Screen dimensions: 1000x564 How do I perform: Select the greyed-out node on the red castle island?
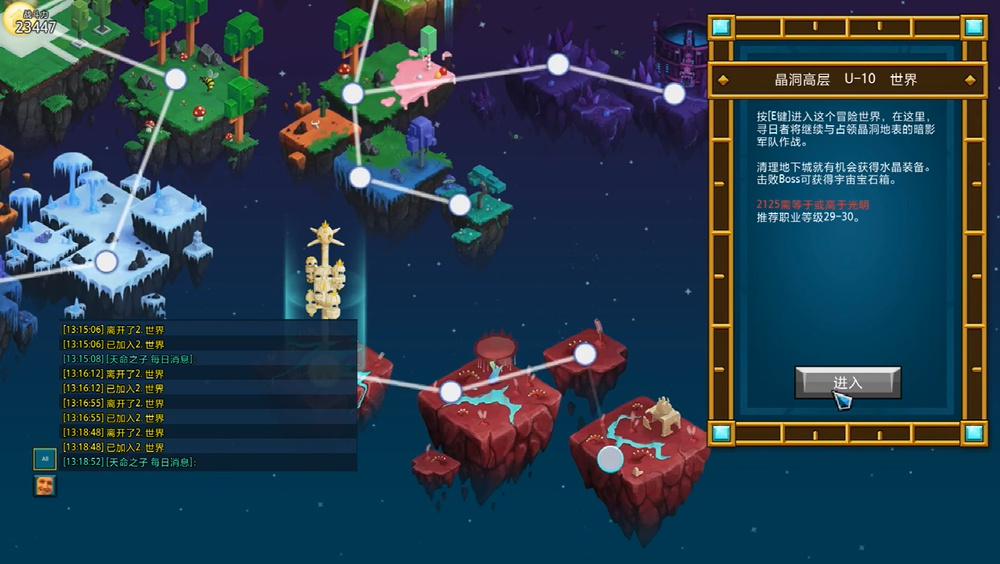coord(610,459)
